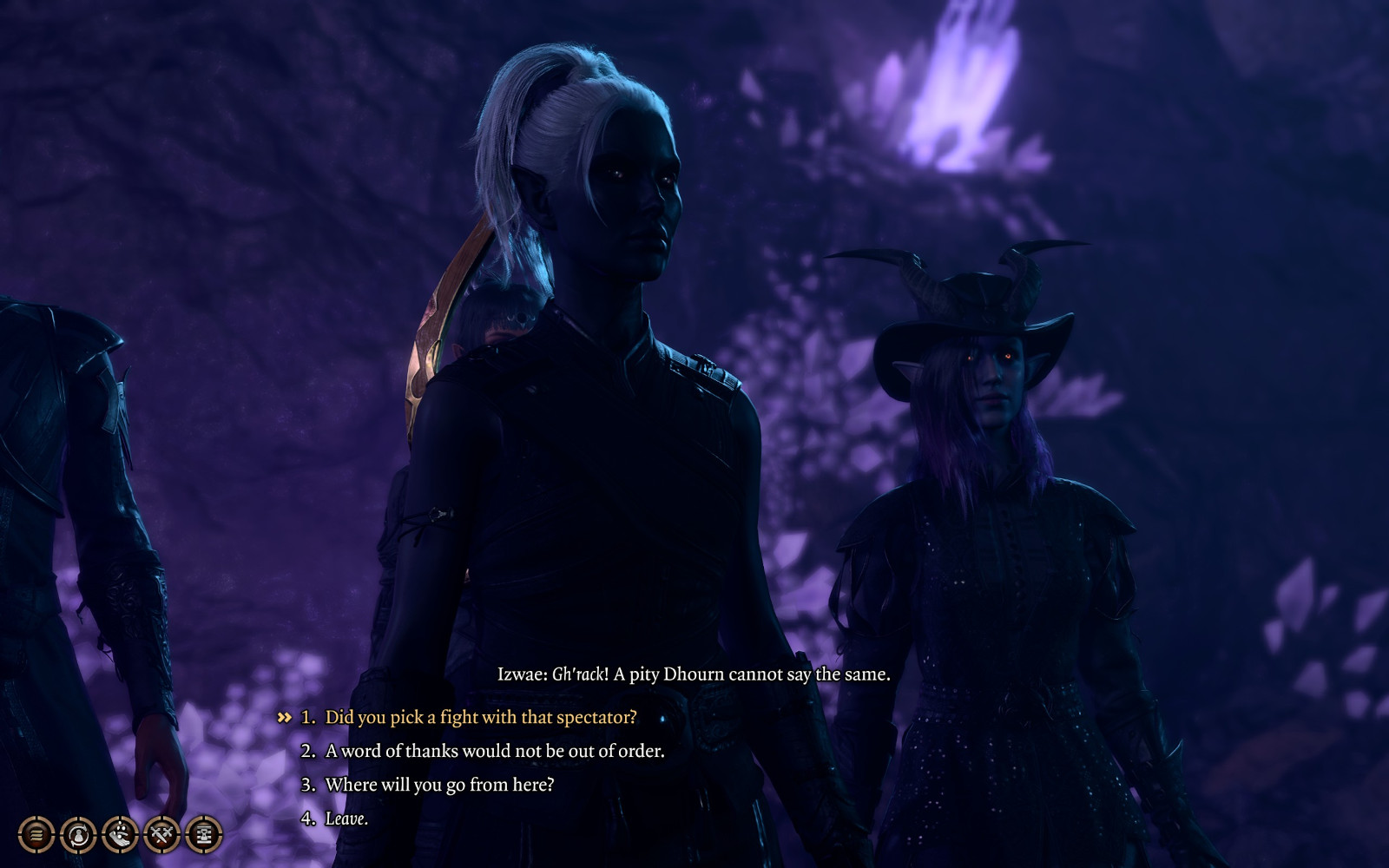This screenshot has height=868, width=1389.
Task: Click the switch character icon
Action: 78,835
